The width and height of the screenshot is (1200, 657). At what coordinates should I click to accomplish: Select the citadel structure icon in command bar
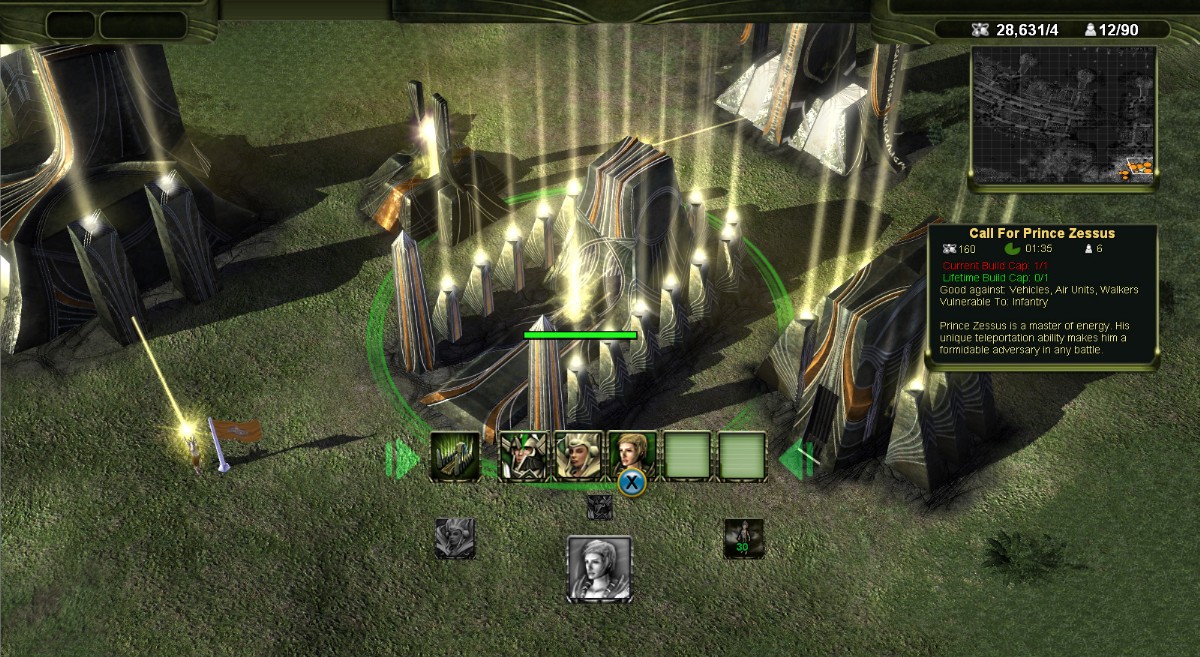(455, 456)
